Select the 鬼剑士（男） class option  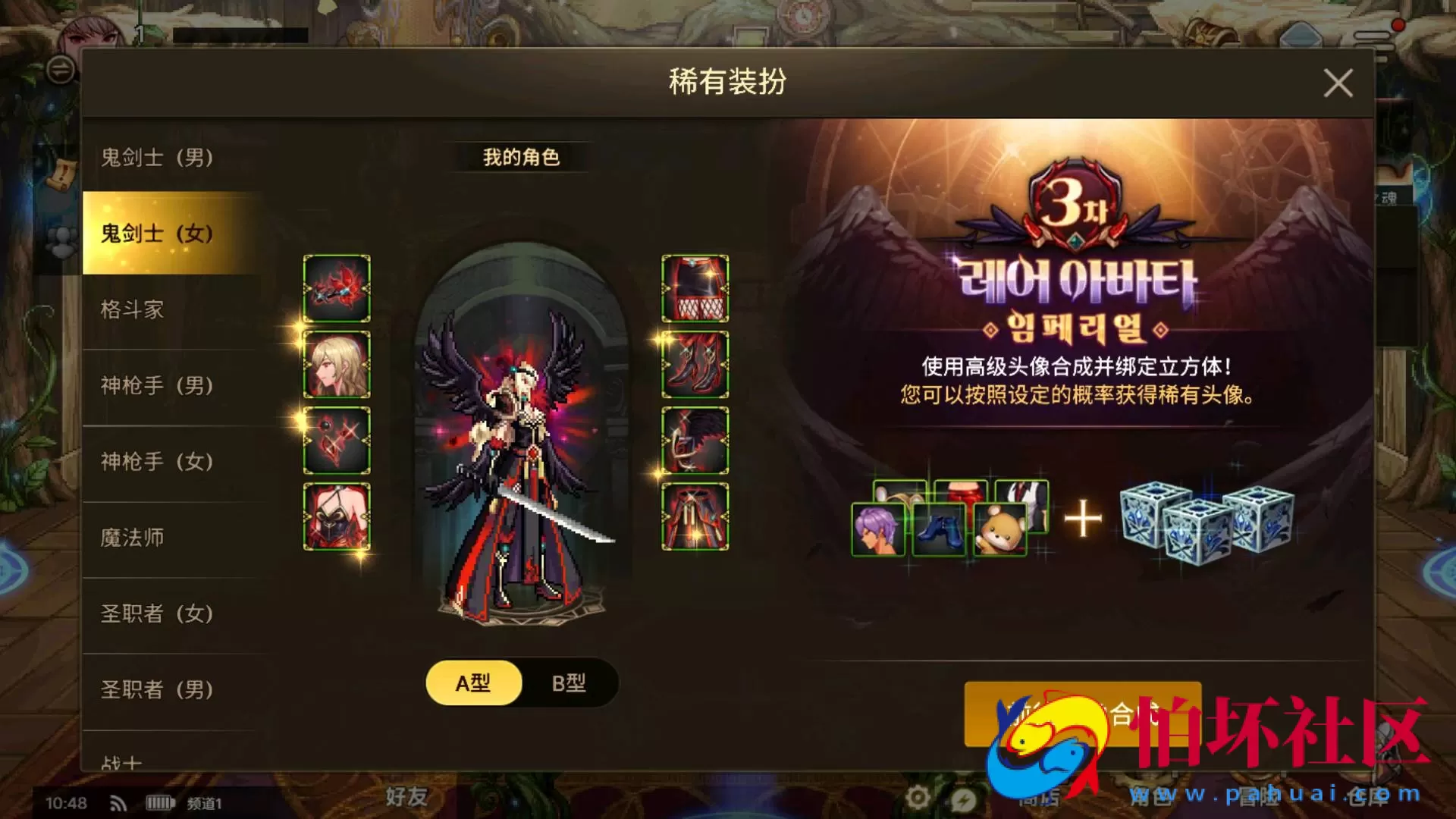click(155, 158)
